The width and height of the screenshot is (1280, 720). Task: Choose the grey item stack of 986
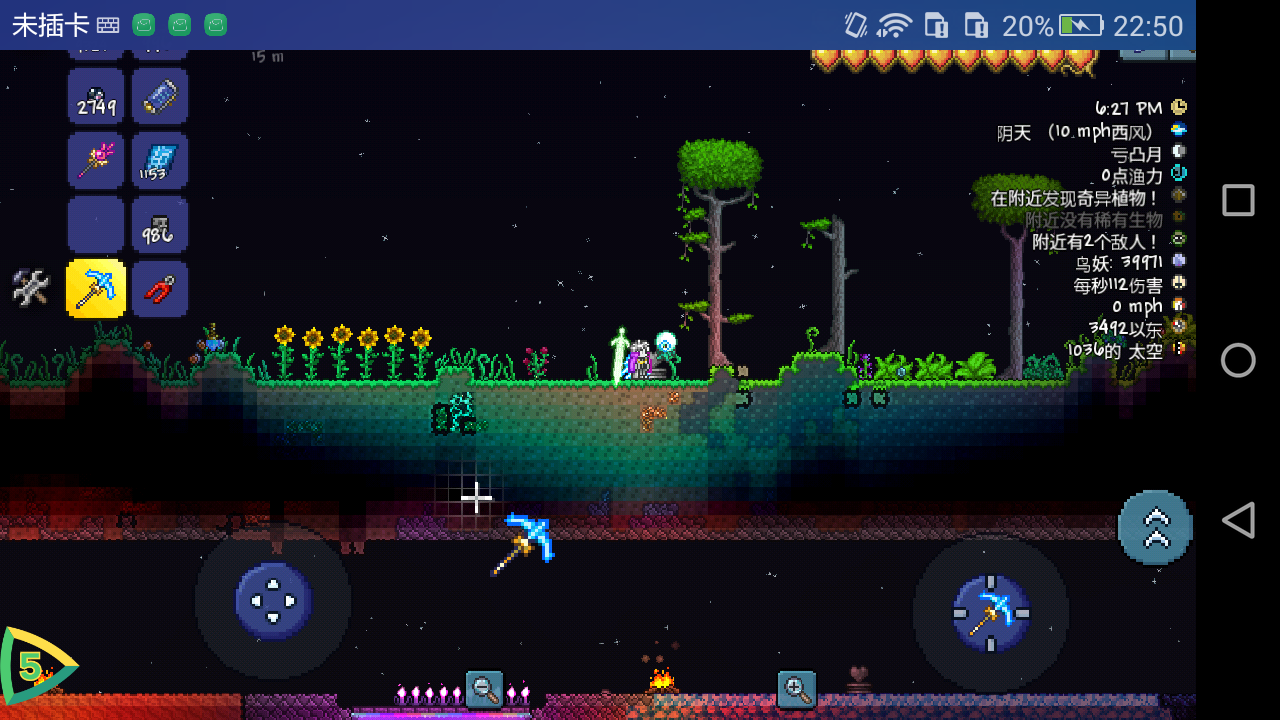160,225
